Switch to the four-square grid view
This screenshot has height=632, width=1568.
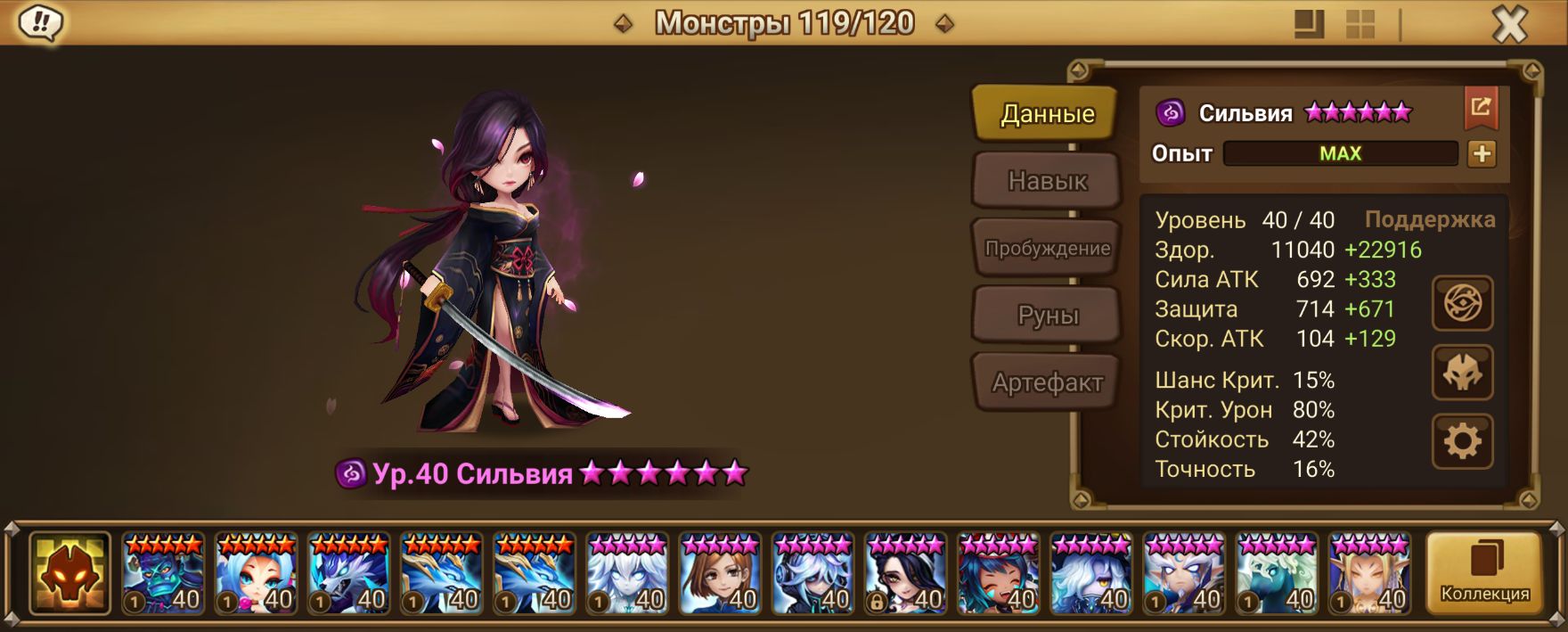point(1360,24)
